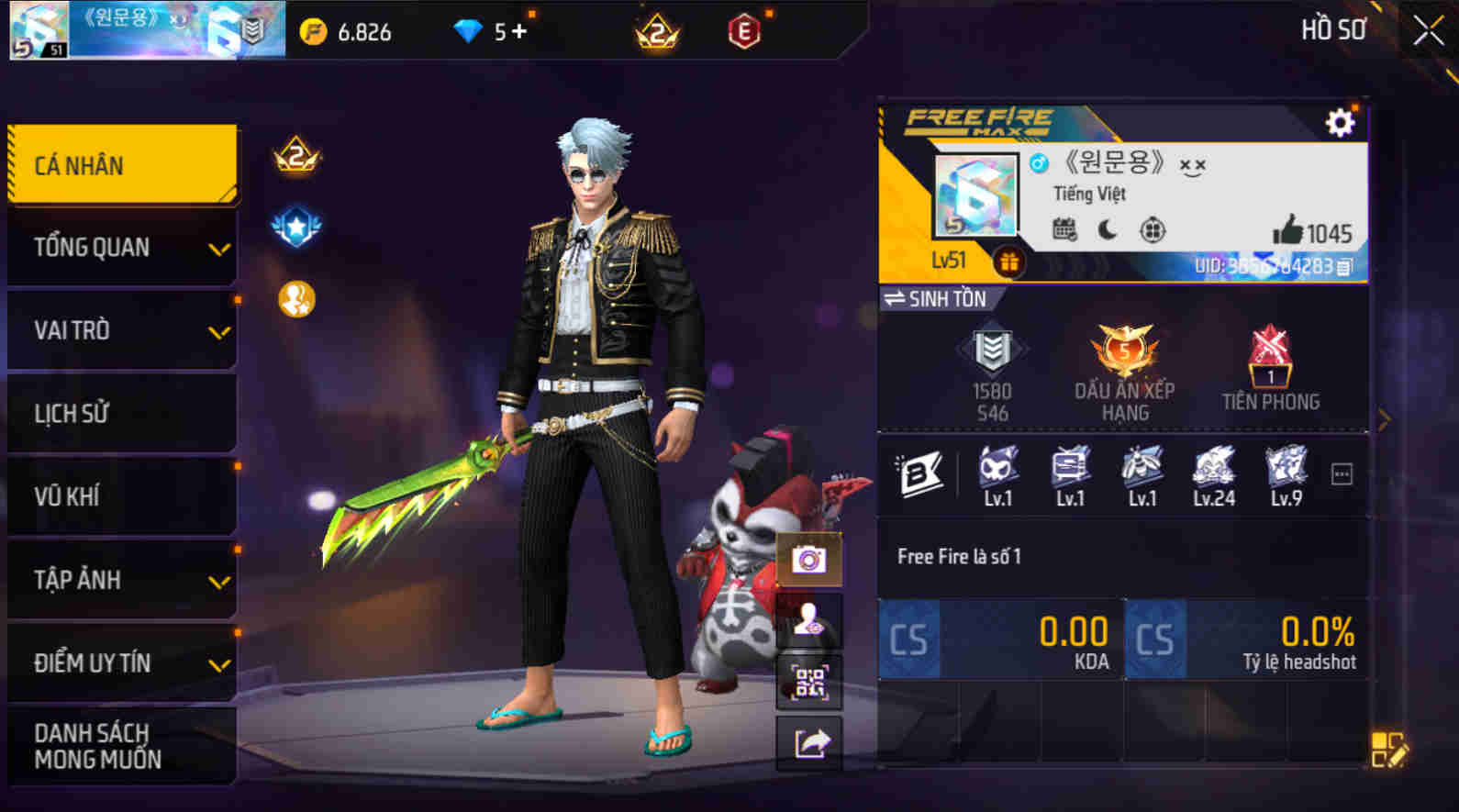Select the camera screenshot icon beside the character

point(809,556)
